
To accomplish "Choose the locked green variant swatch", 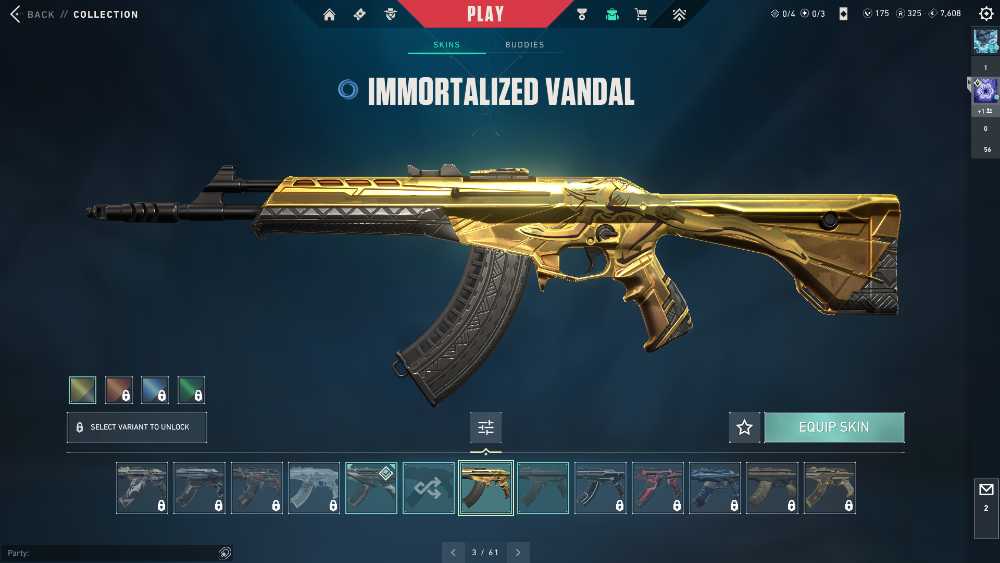I will [x=191, y=389].
